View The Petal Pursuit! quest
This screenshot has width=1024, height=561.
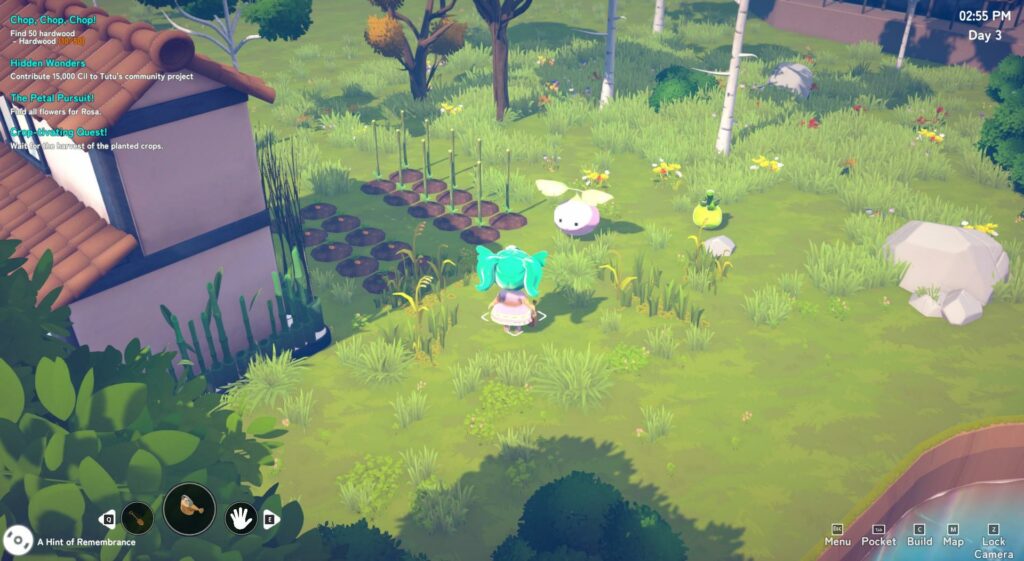(52, 98)
